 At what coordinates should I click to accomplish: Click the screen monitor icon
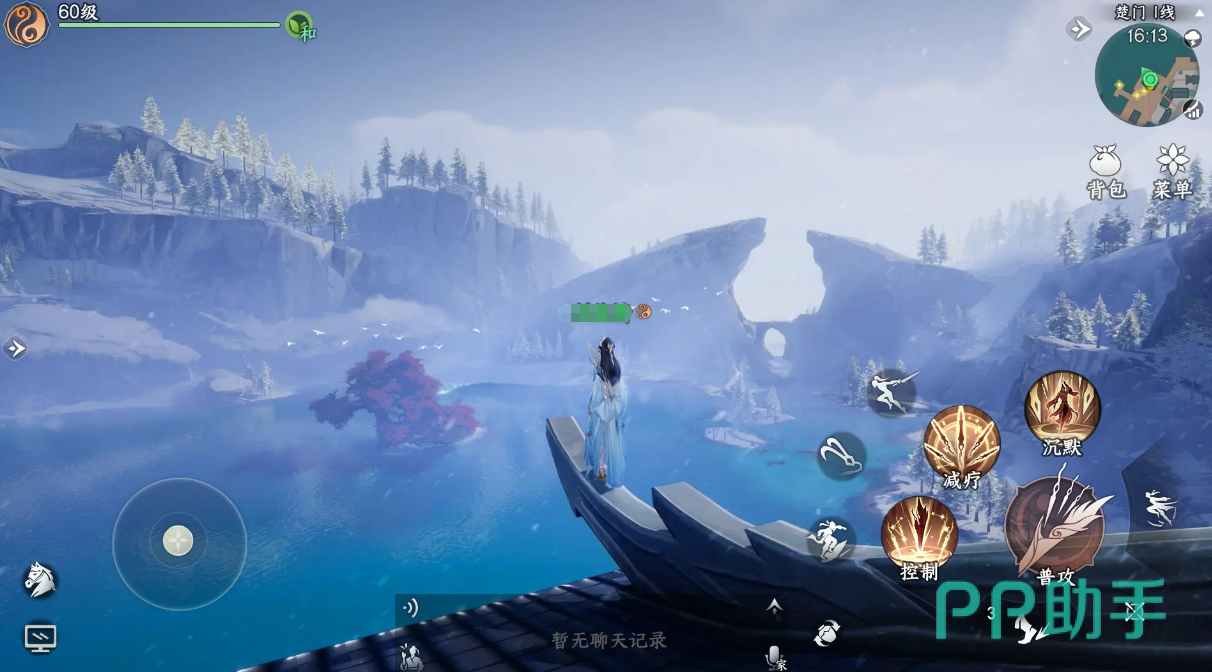point(40,637)
